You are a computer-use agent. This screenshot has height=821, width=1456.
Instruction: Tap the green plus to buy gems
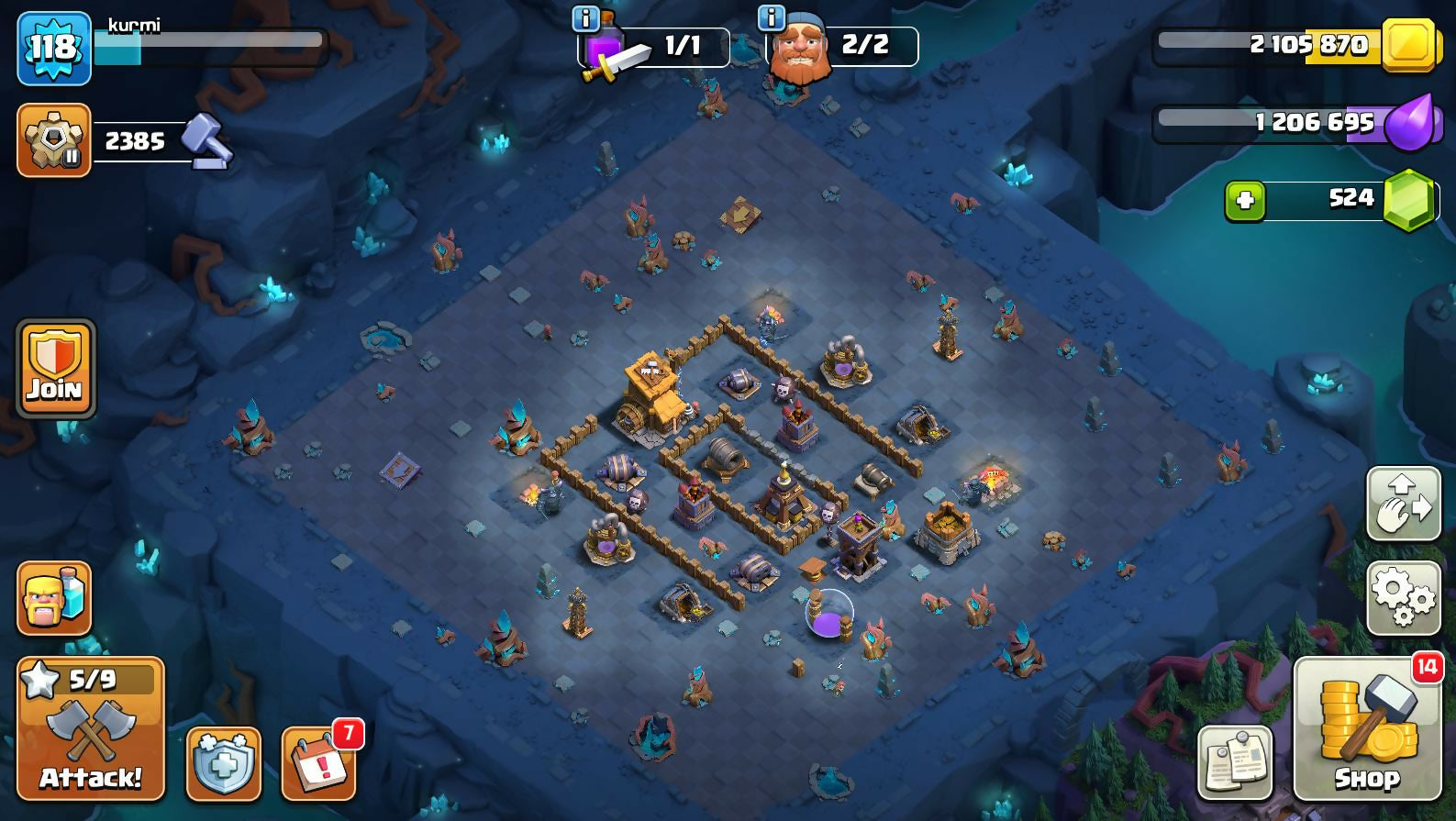[1245, 200]
